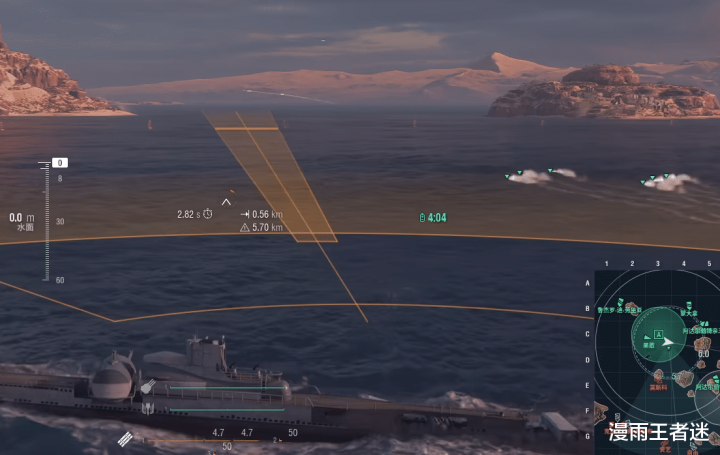Click the depth gauge scale
Image resolution: width=720 pixels, height=455 pixels.
coord(46,221)
